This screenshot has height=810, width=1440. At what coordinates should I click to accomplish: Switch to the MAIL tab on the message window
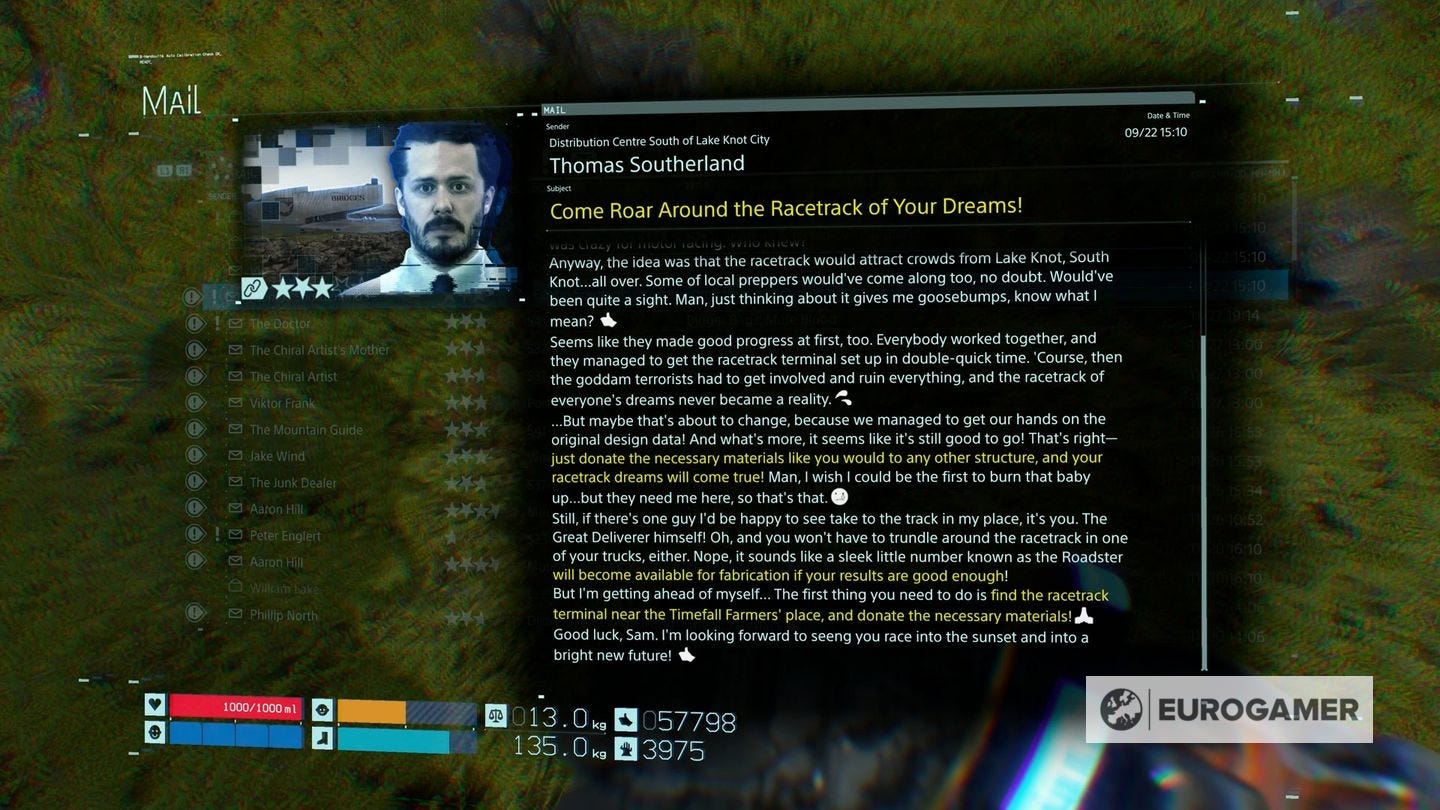[x=556, y=110]
